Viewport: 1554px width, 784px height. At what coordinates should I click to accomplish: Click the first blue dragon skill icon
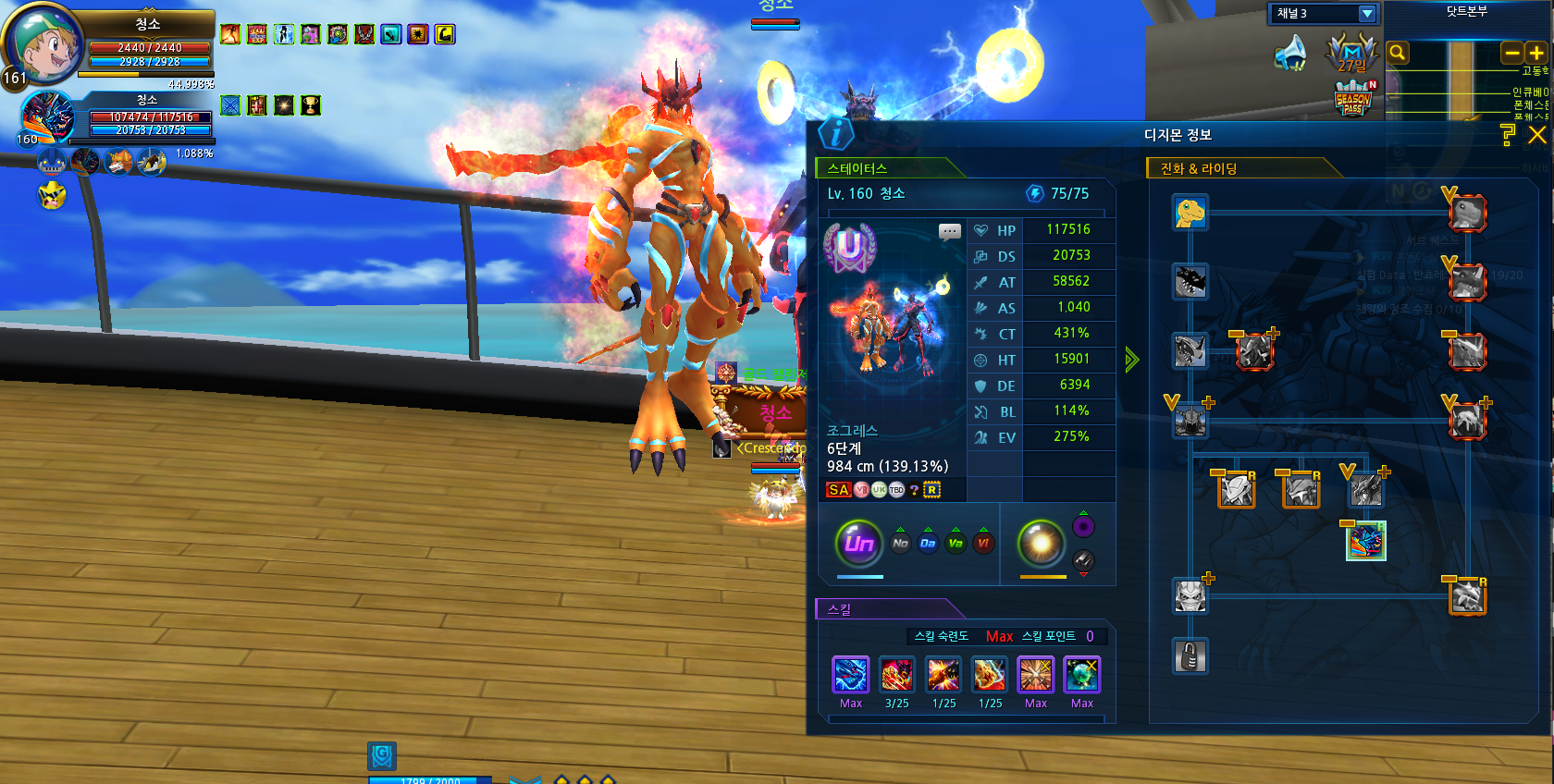point(850,675)
